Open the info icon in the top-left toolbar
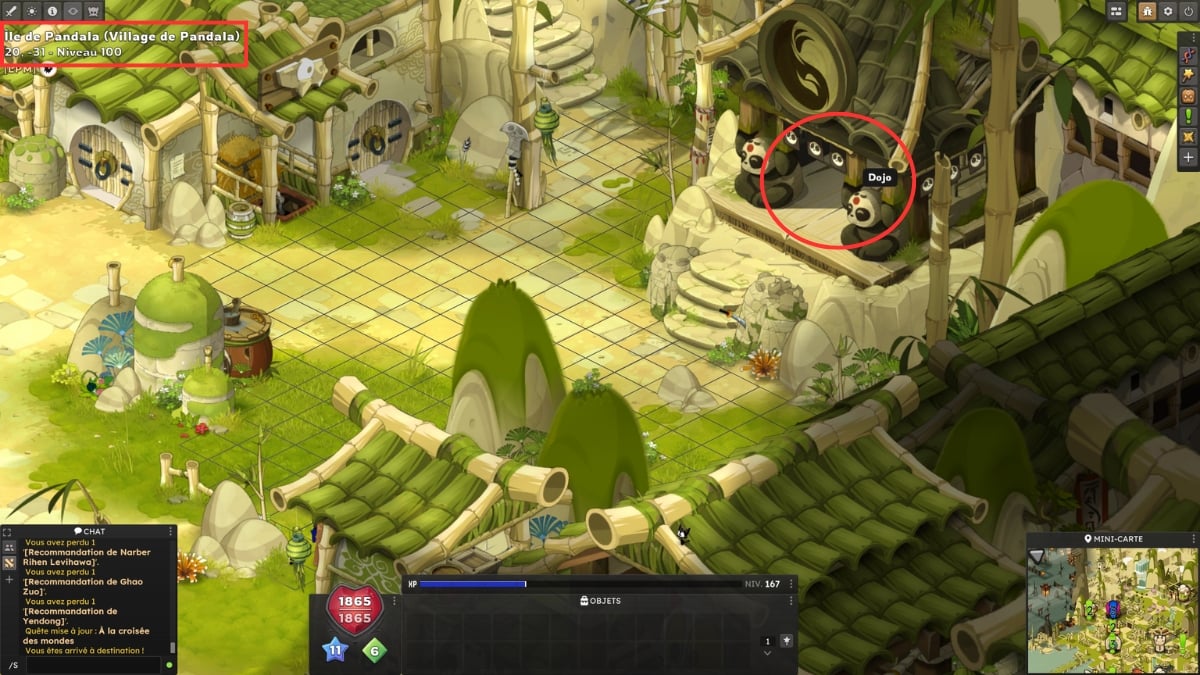This screenshot has width=1200, height=675. click(x=52, y=10)
